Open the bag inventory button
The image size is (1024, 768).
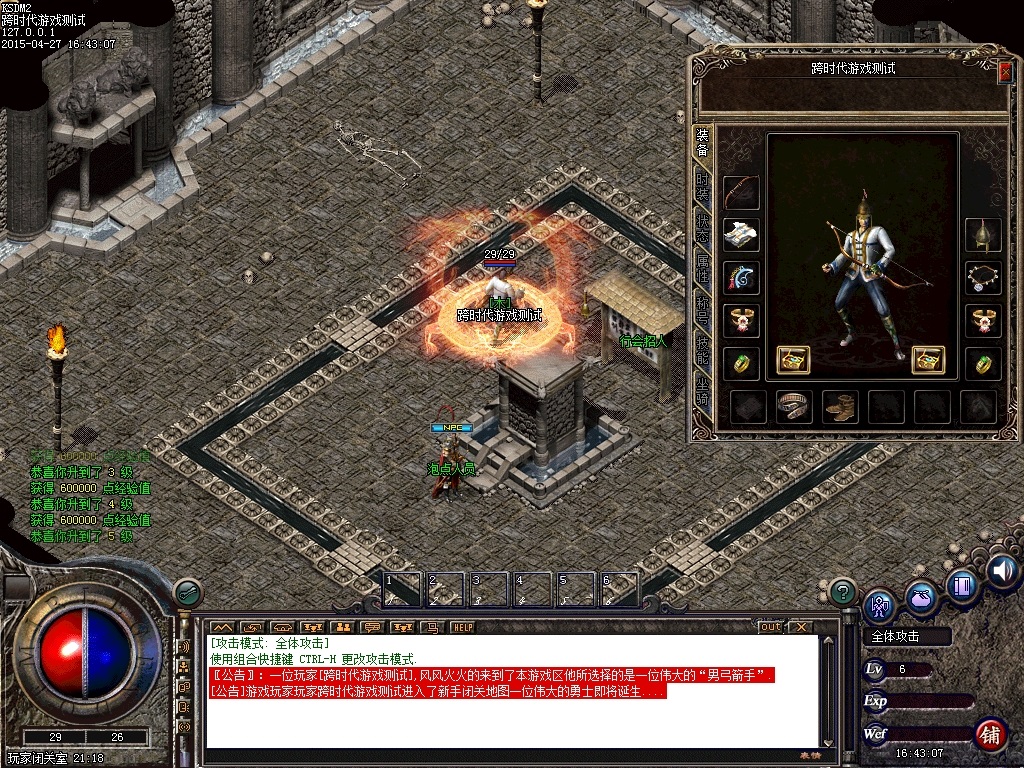tap(920, 597)
